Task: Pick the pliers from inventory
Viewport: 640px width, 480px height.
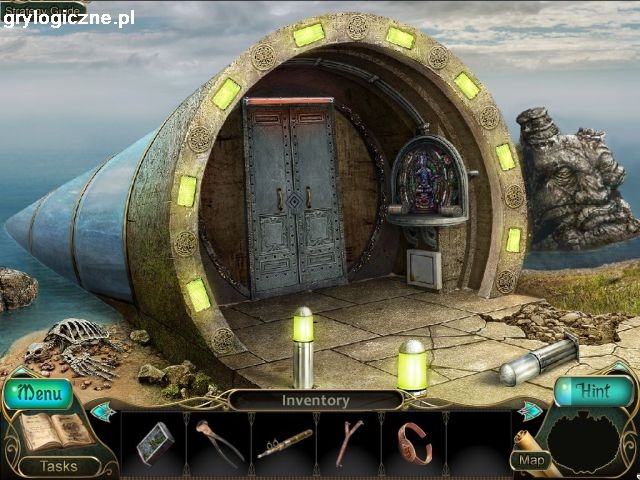Action: pos(218,441)
